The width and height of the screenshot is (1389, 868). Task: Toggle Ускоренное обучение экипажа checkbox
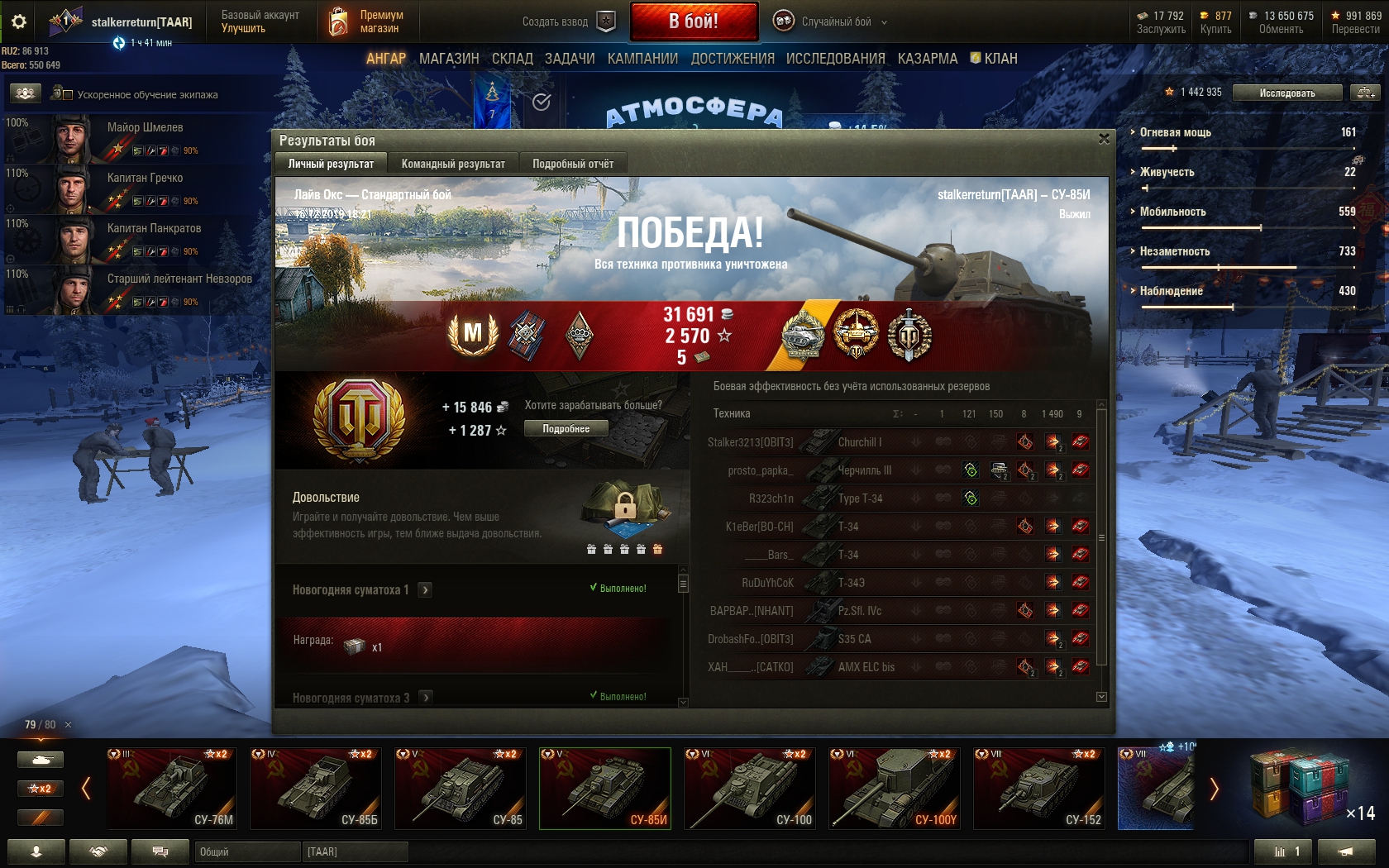tap(68, 95)
